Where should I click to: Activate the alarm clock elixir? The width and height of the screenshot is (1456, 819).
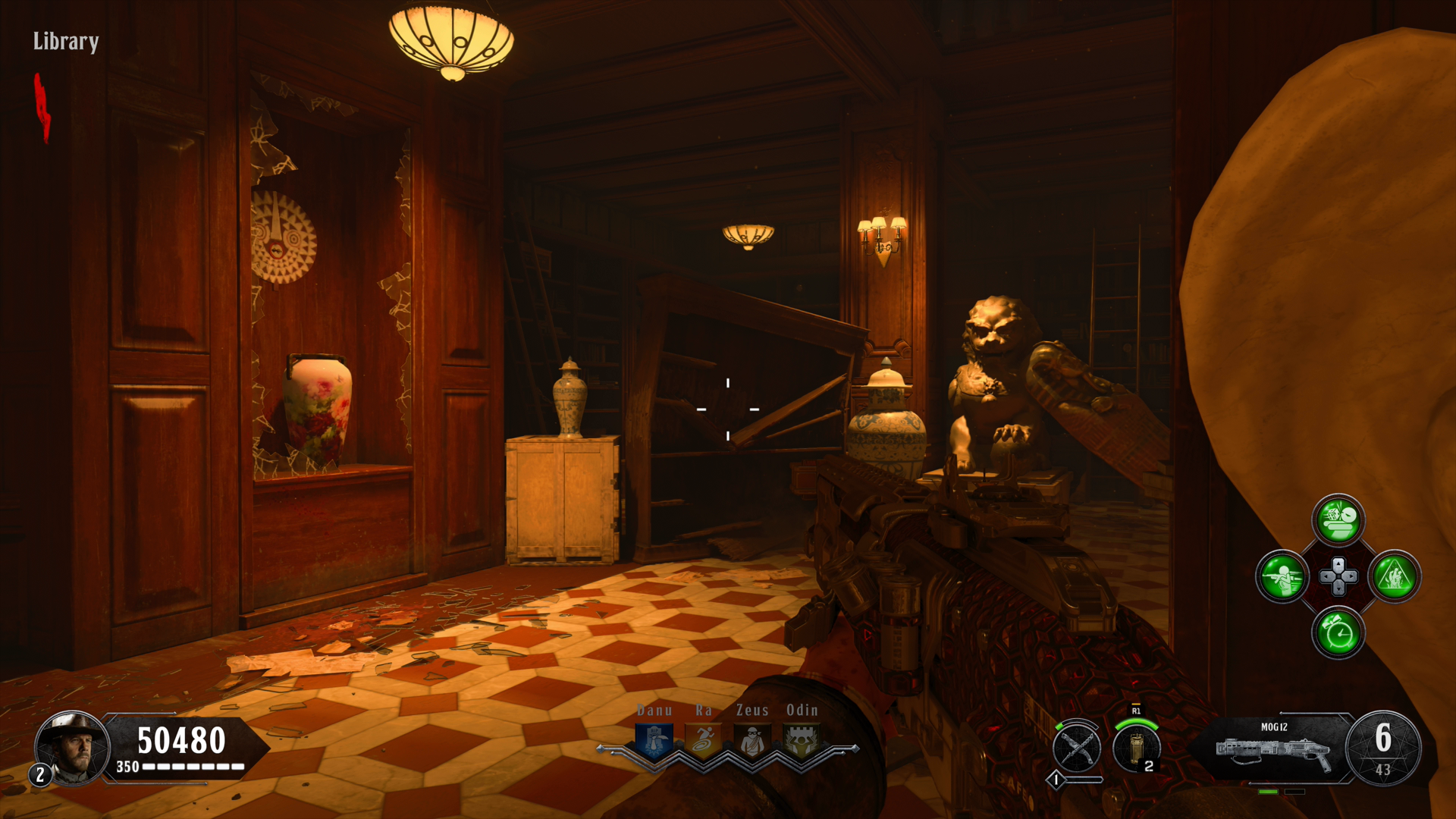(x=1338, y=632)
